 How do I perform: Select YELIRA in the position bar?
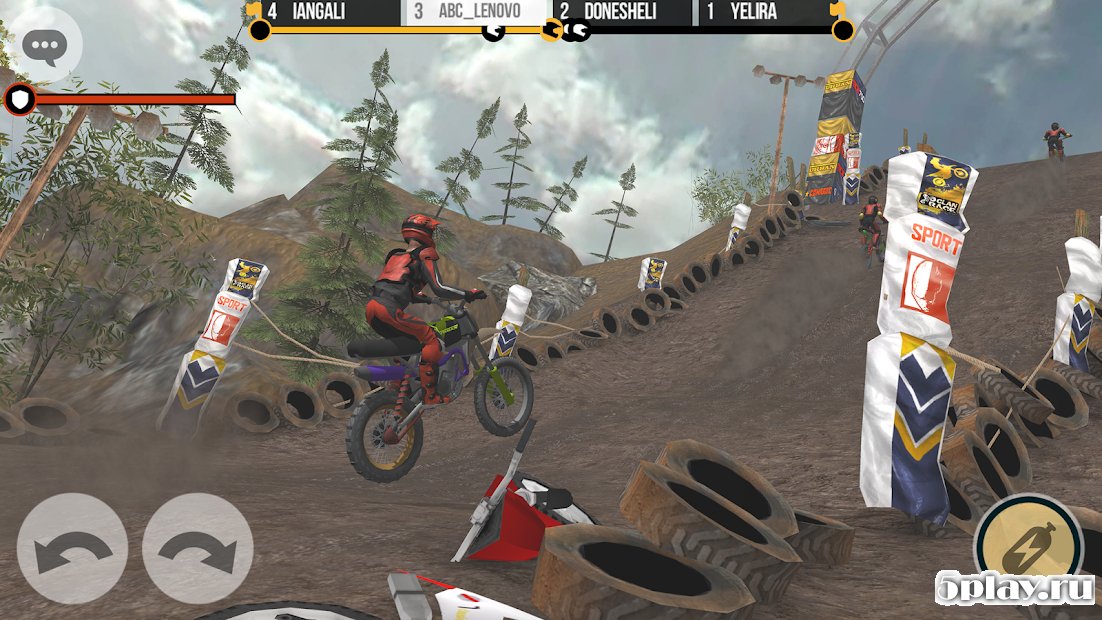pyautogui.click(x=765, y=13)
